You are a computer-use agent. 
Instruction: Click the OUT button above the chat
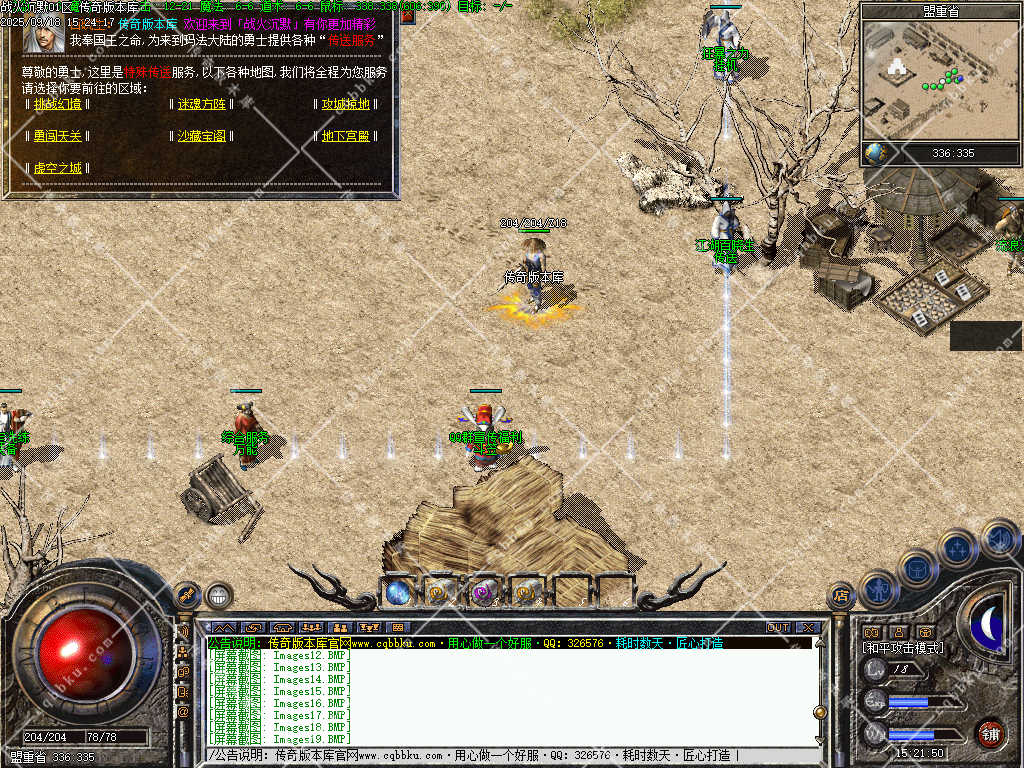click(x=778, y=628)
